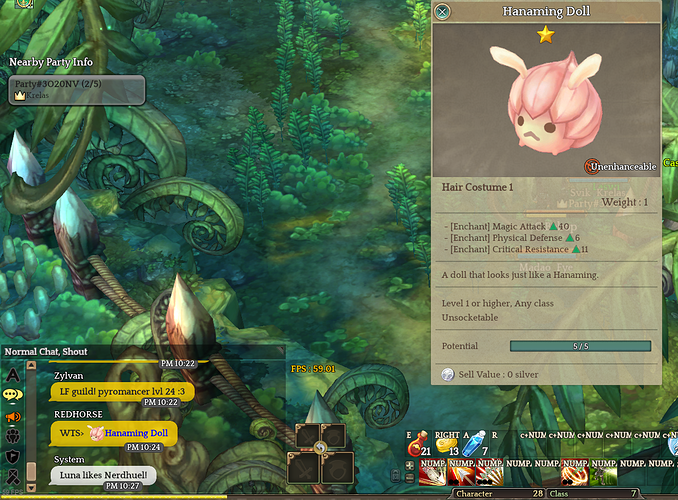Select the speech bubbles chat channel icon
678x500 pixels.
(13, 396)
